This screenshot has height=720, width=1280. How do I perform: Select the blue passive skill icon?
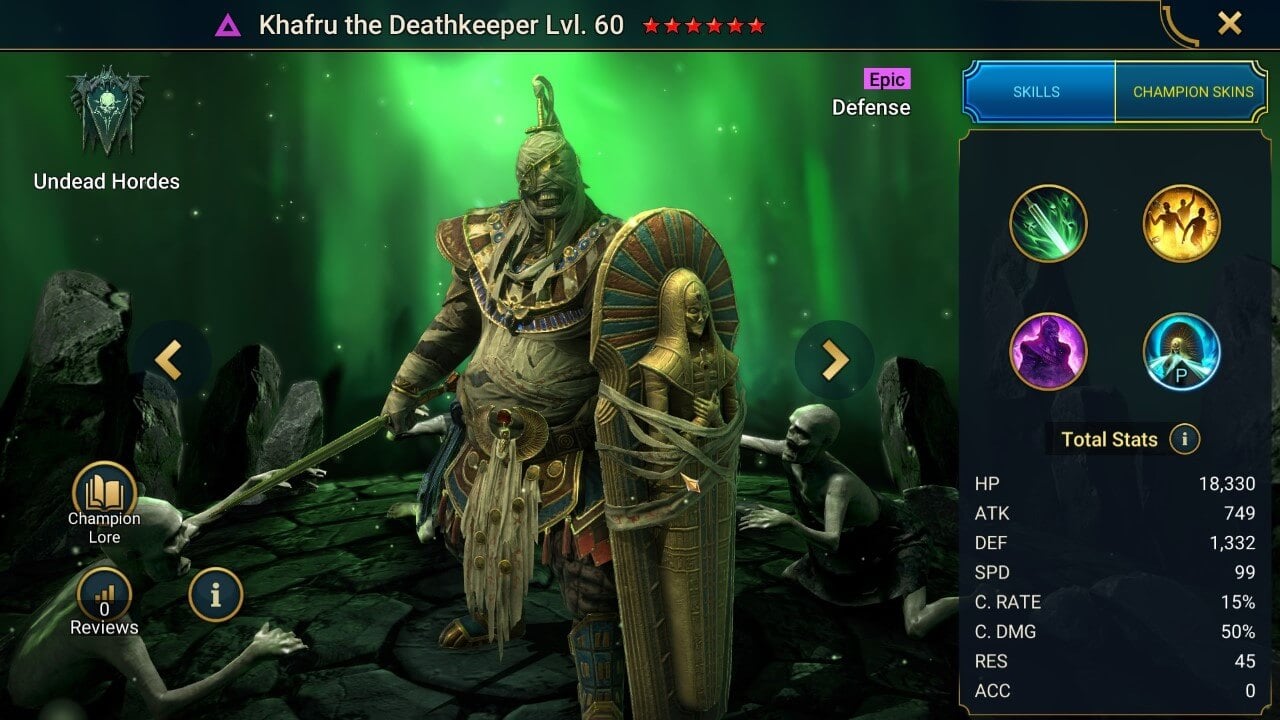[x=1181, y=351]
